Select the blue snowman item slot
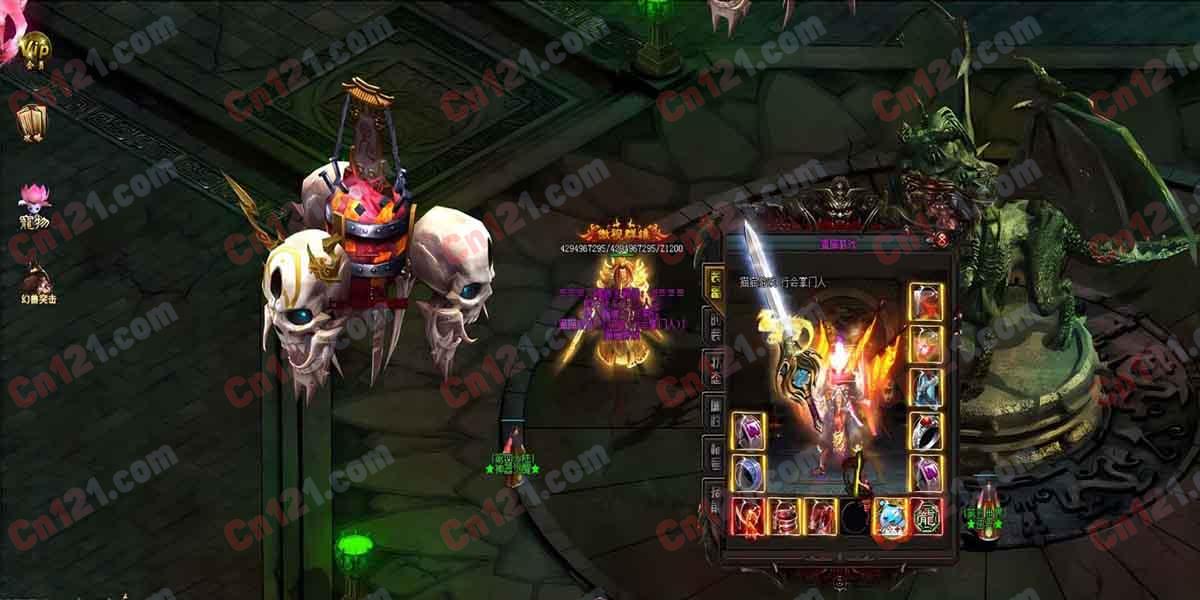The width and height of the screenshot is (1200, 600). pyautogui.click(x=890, y=516)
